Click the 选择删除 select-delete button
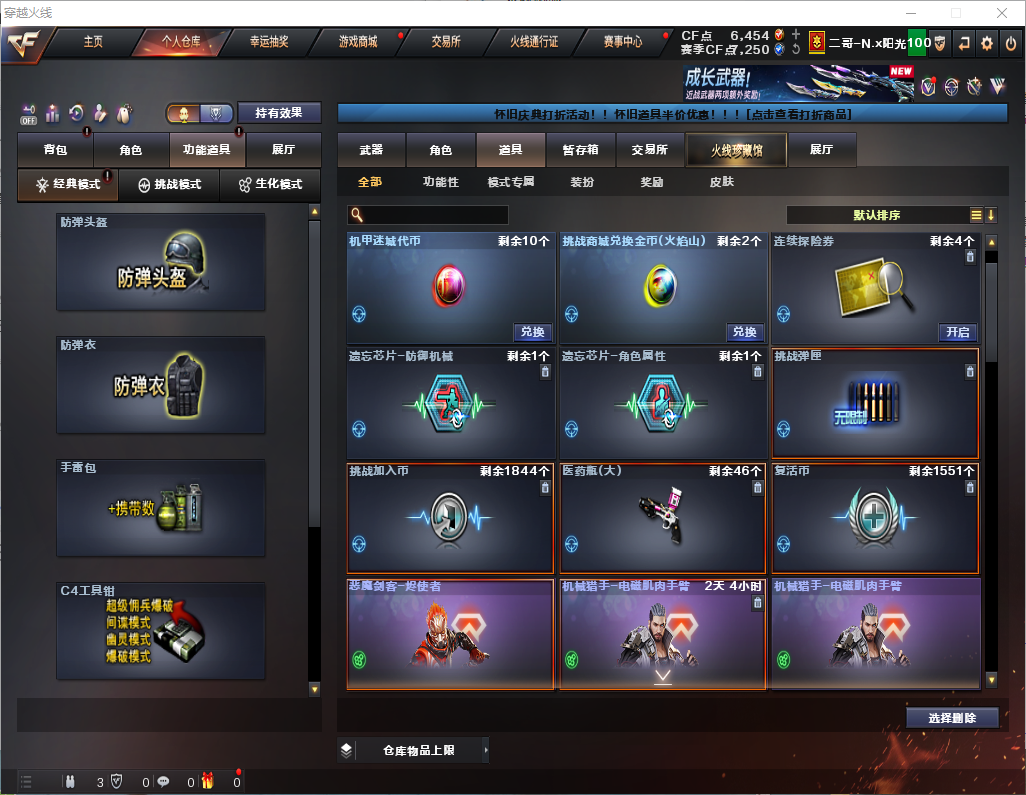The image size is (1026, 795). pyautogui.click(x=952, y=718)
